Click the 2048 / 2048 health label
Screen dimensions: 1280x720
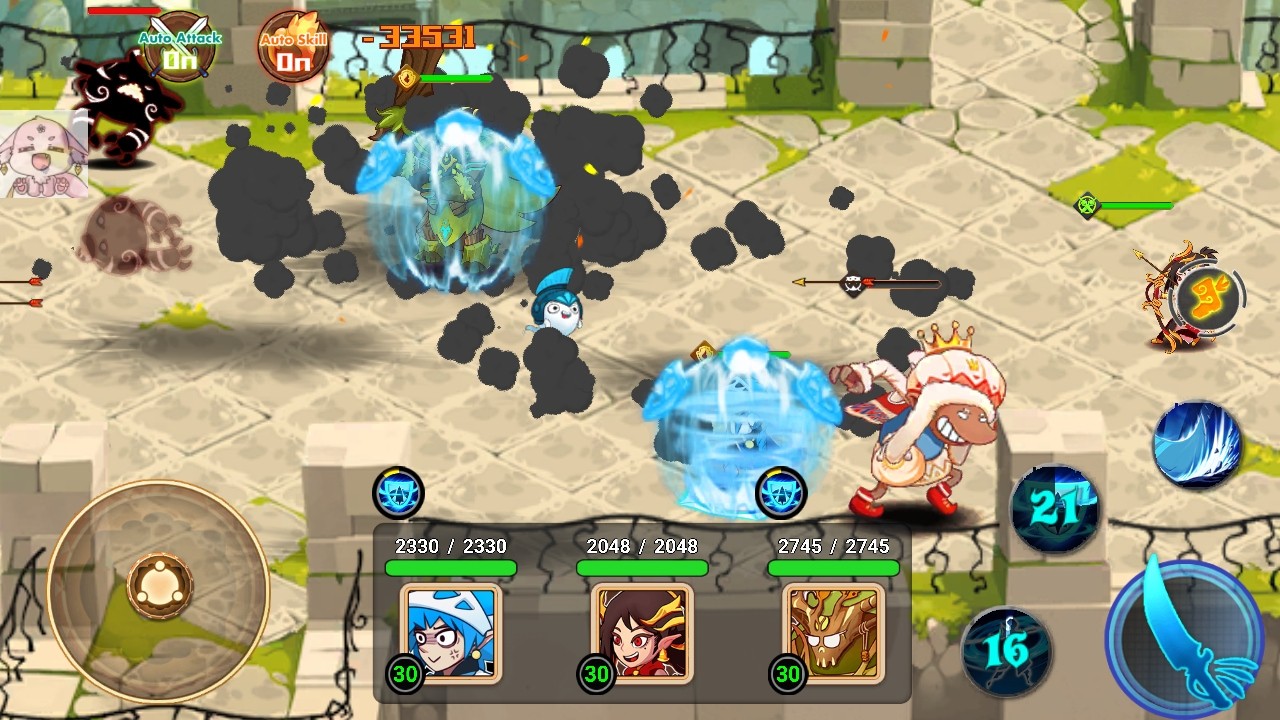[641, 546]
